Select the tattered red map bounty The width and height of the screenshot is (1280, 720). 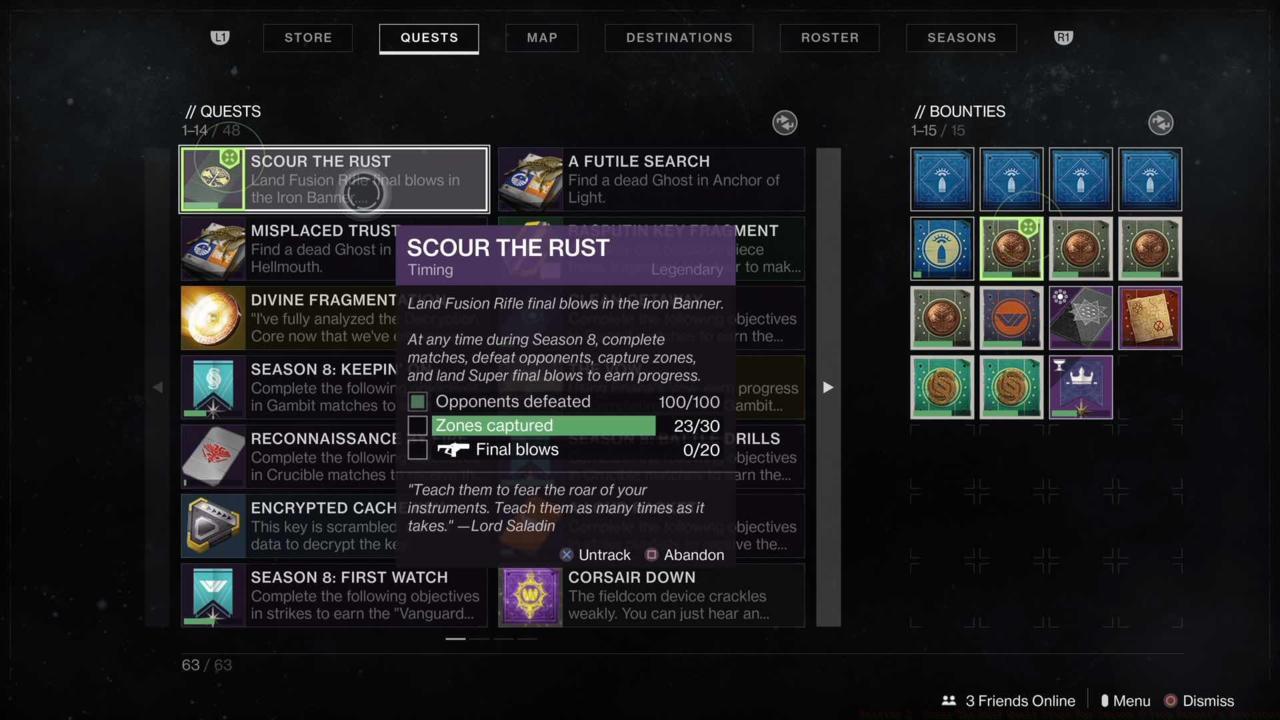(1150, 318)
